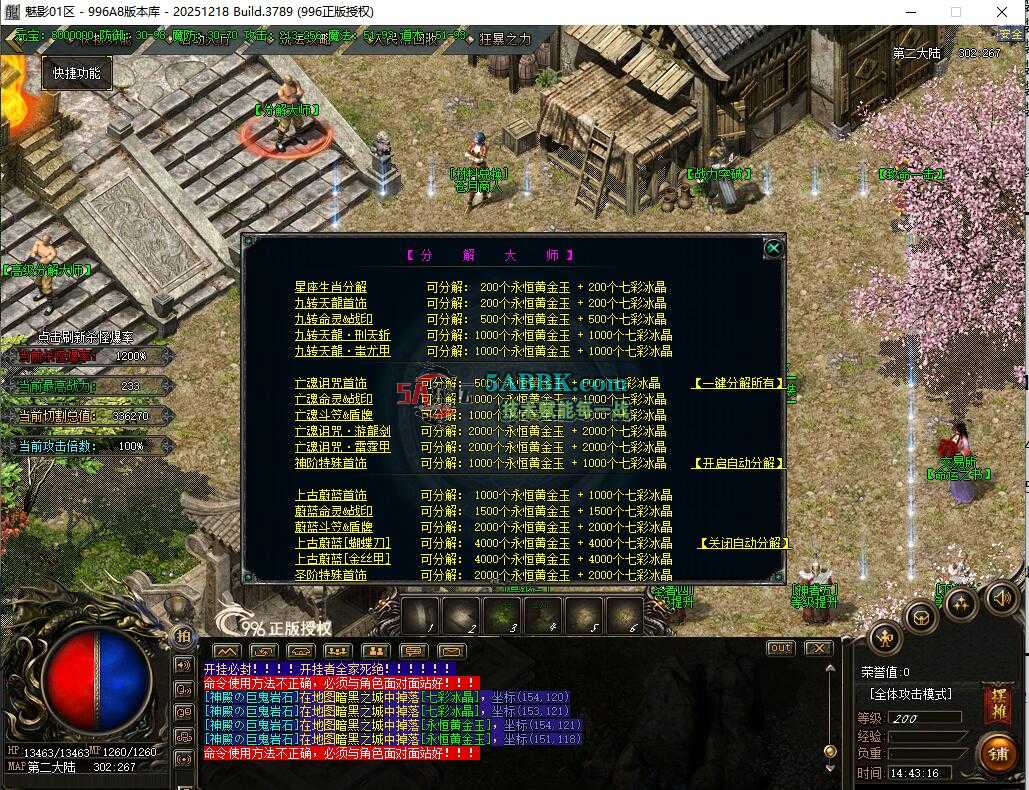Turn off via 关闭自动分解
Image resolution: width=1029 pixels, height=790 pixels.
(x=743, y=543)
